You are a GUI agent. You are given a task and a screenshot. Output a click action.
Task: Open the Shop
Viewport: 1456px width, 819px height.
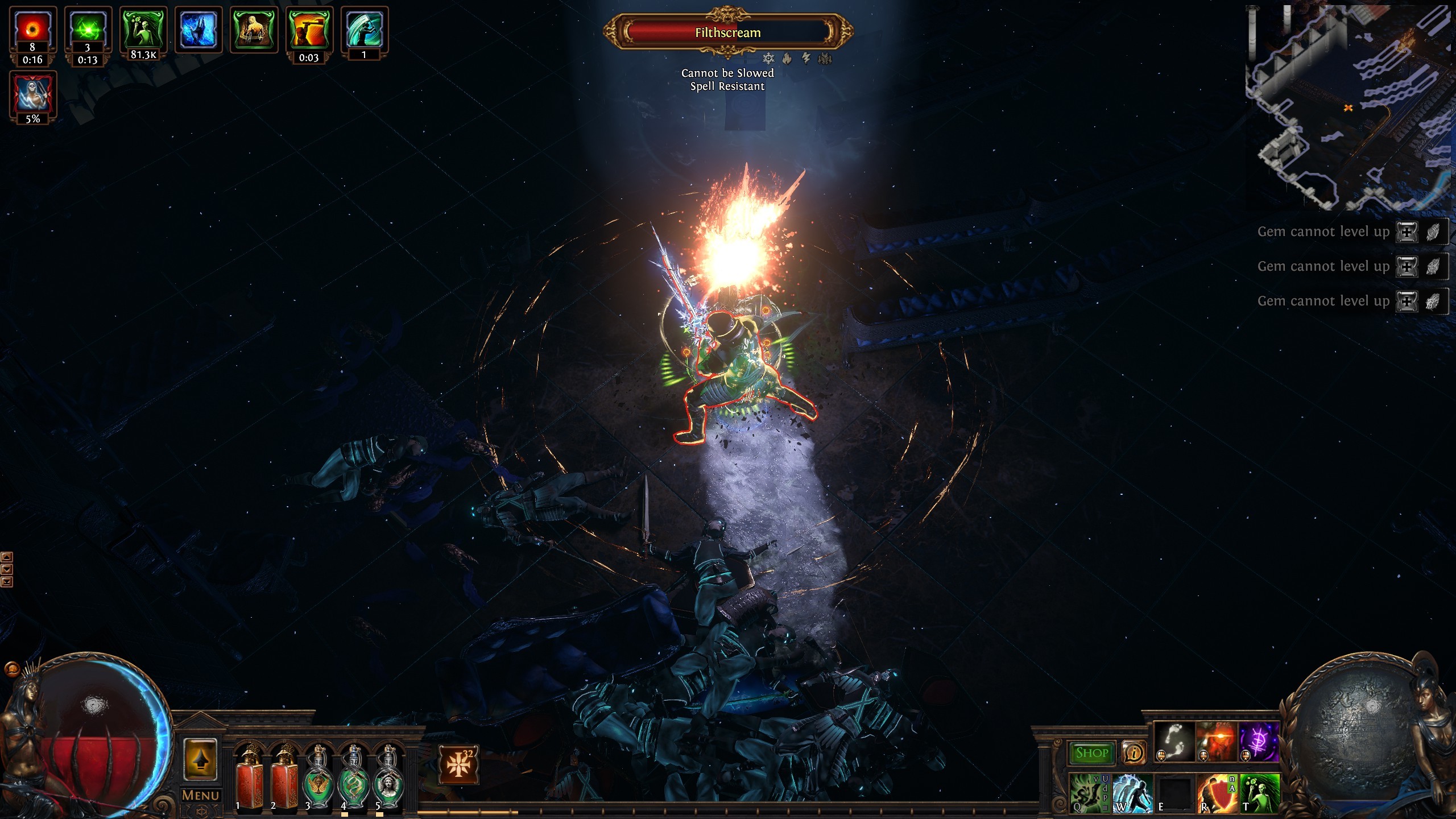pyautogui.click(x=1092, y=752)
